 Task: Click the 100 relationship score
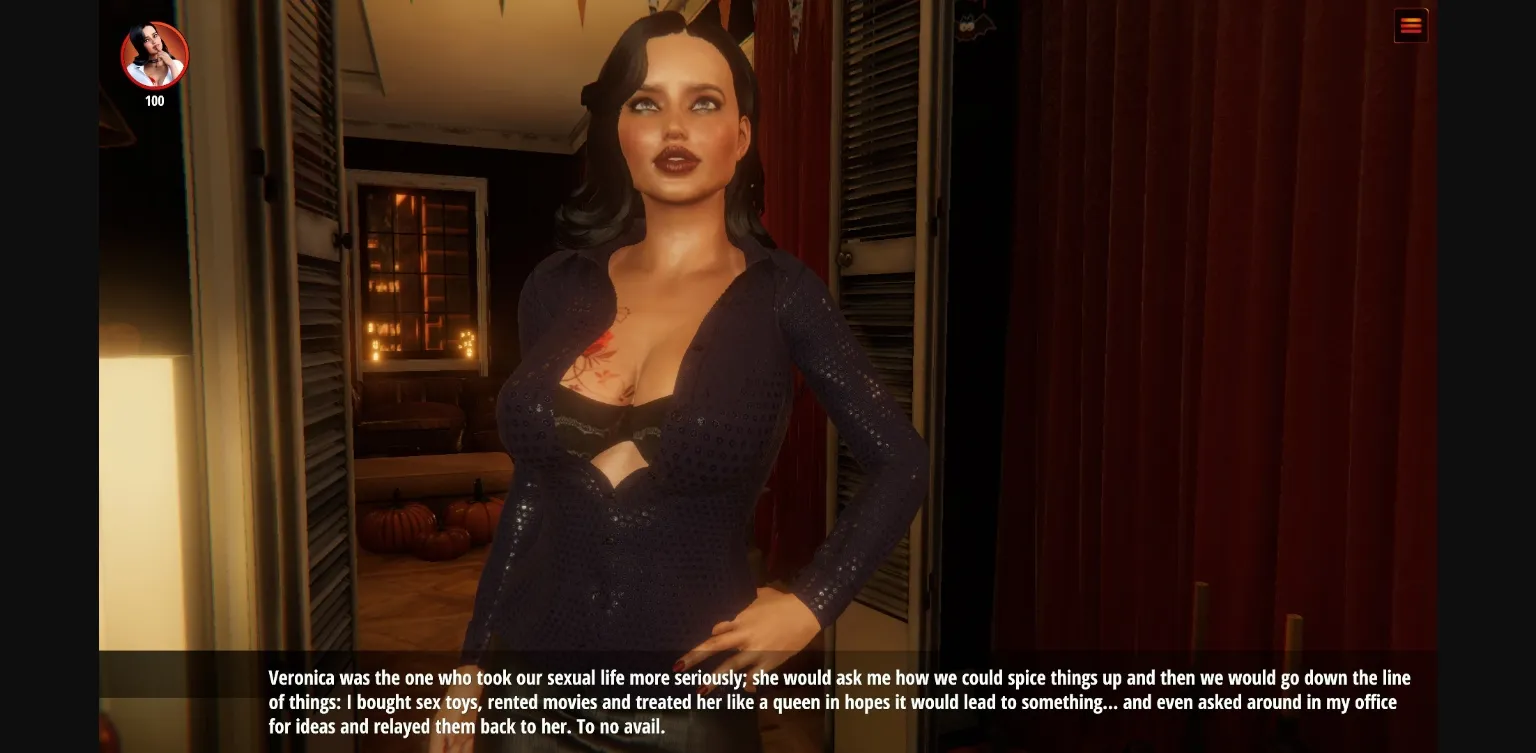154,100
